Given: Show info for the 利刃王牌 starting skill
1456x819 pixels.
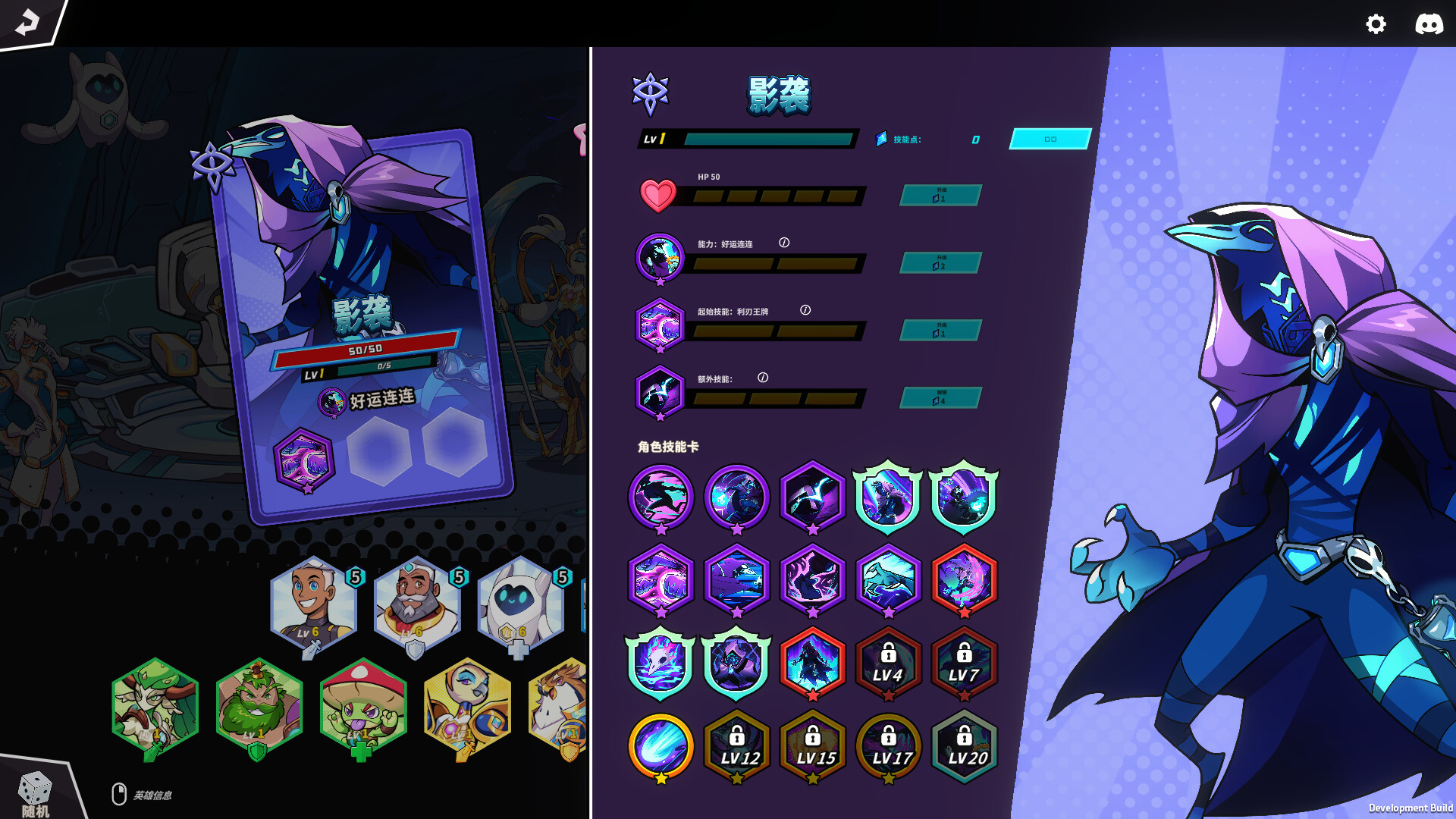Looking at the screenshot, I should 805,310.
